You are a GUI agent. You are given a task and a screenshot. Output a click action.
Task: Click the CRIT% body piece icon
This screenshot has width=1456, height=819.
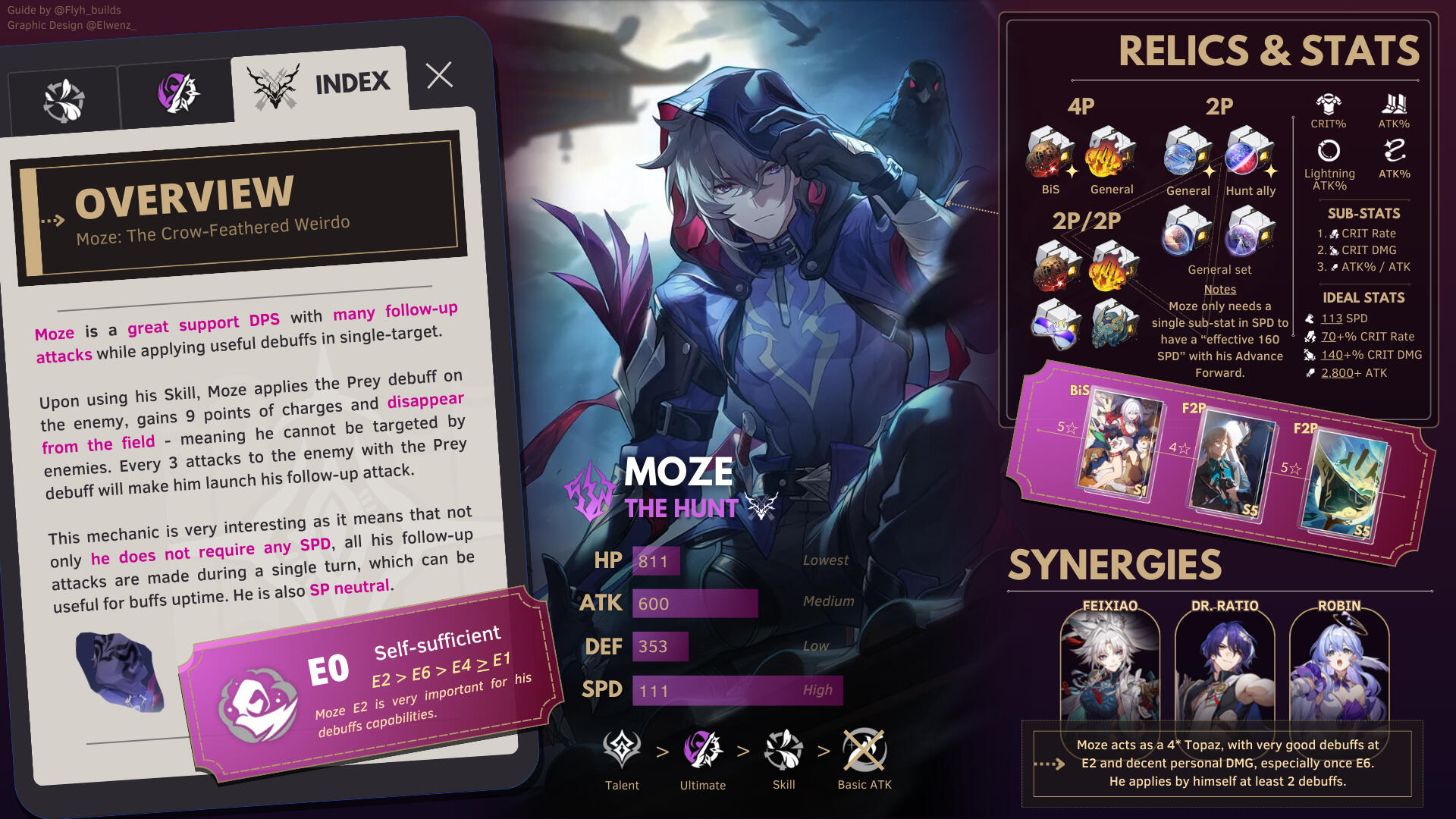click(x=1329, y=105)
